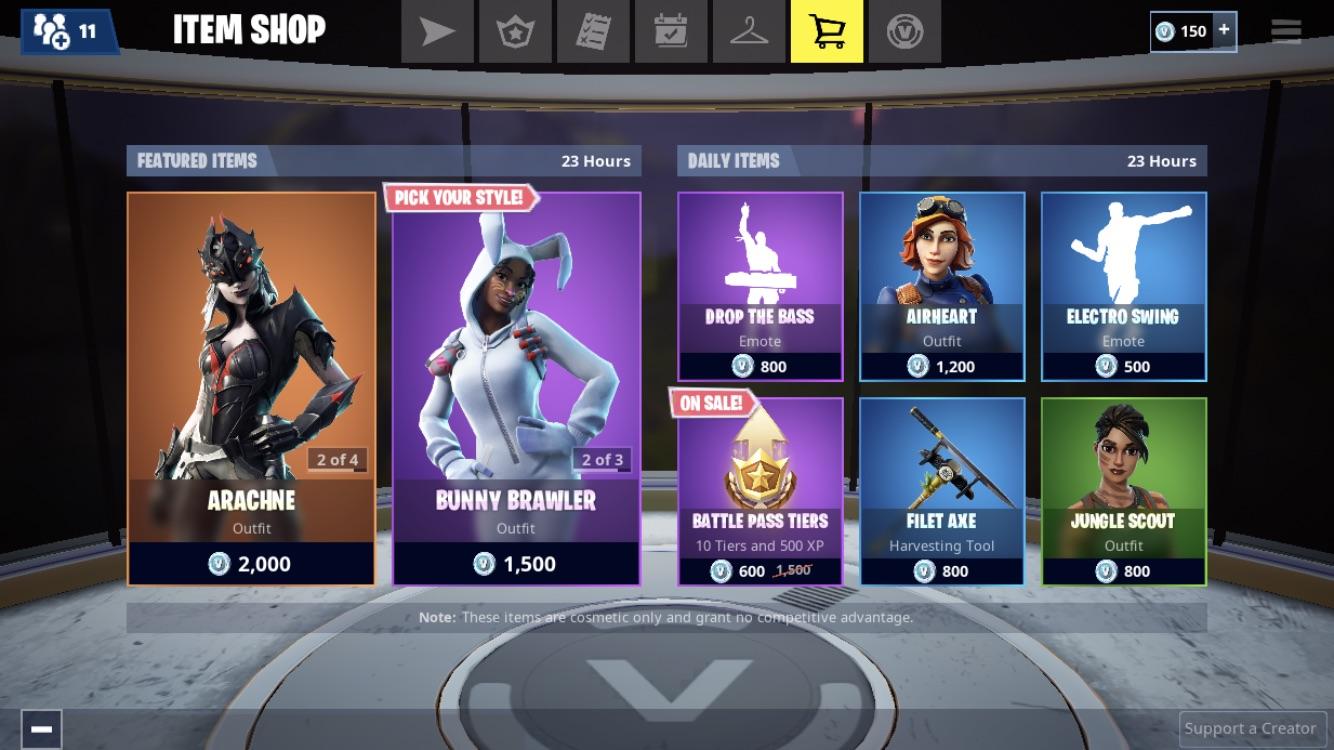
Task: Select the Challenges clipboard icon
Action: (593, 30)
